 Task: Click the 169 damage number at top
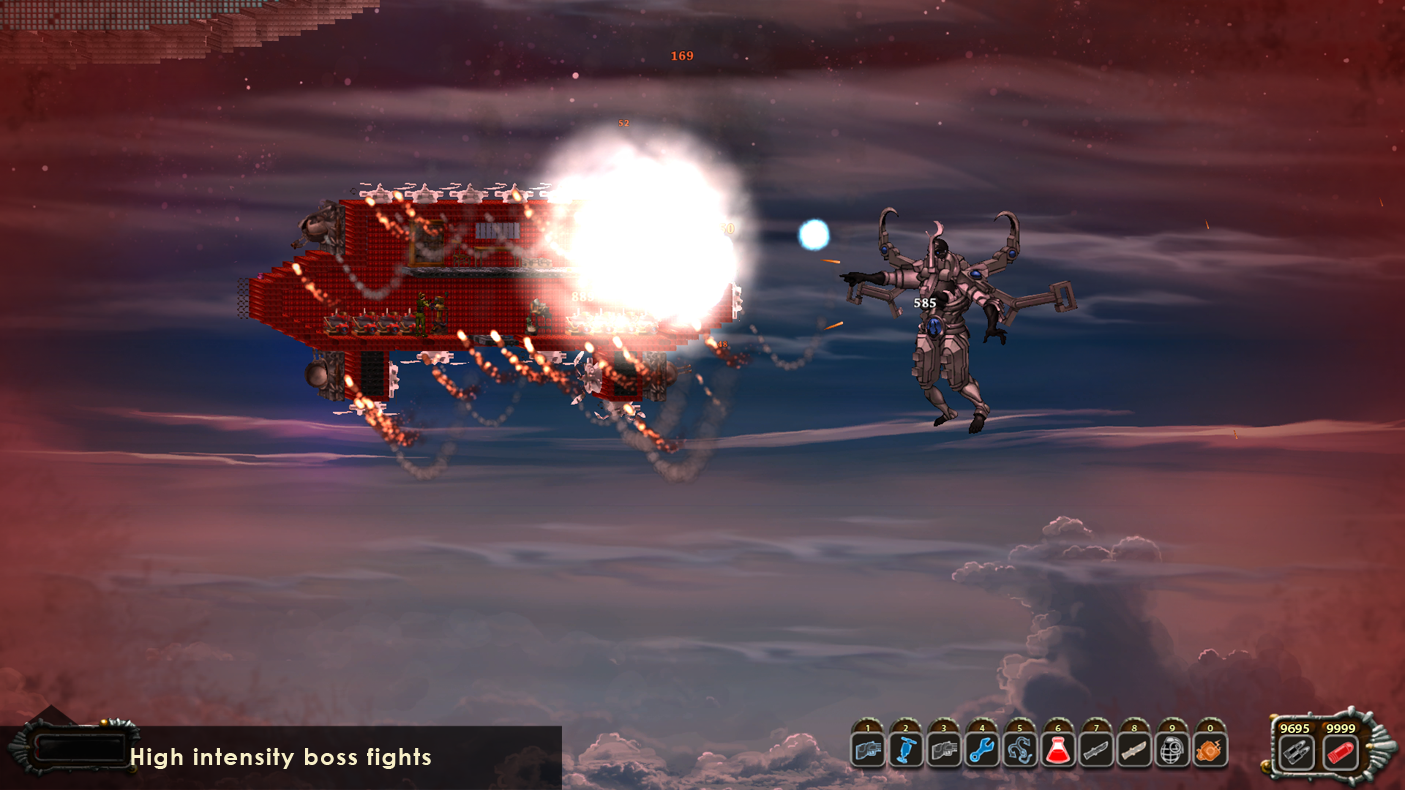click(x=681, y=57)
